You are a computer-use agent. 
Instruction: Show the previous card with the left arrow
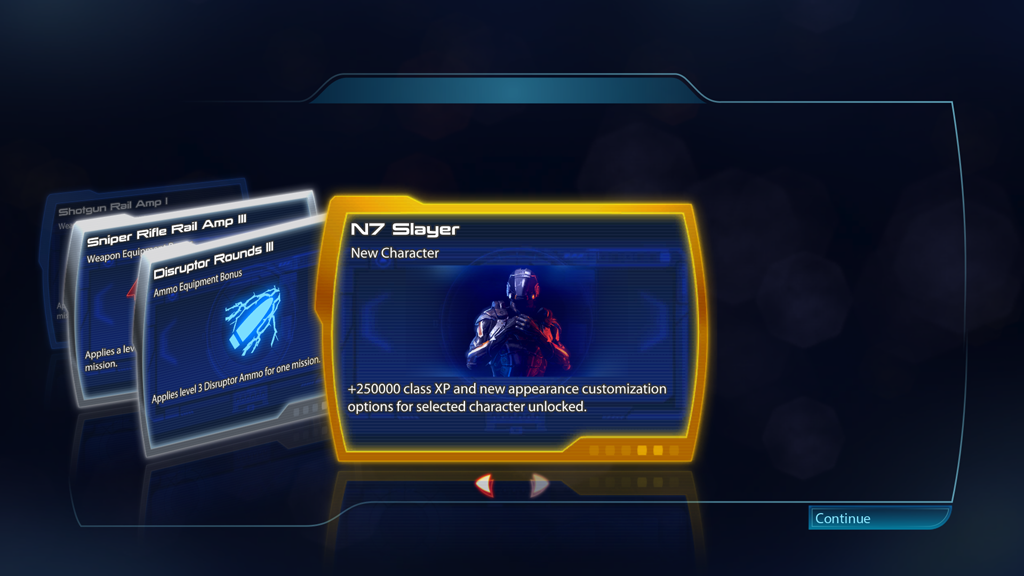[485, 486]
